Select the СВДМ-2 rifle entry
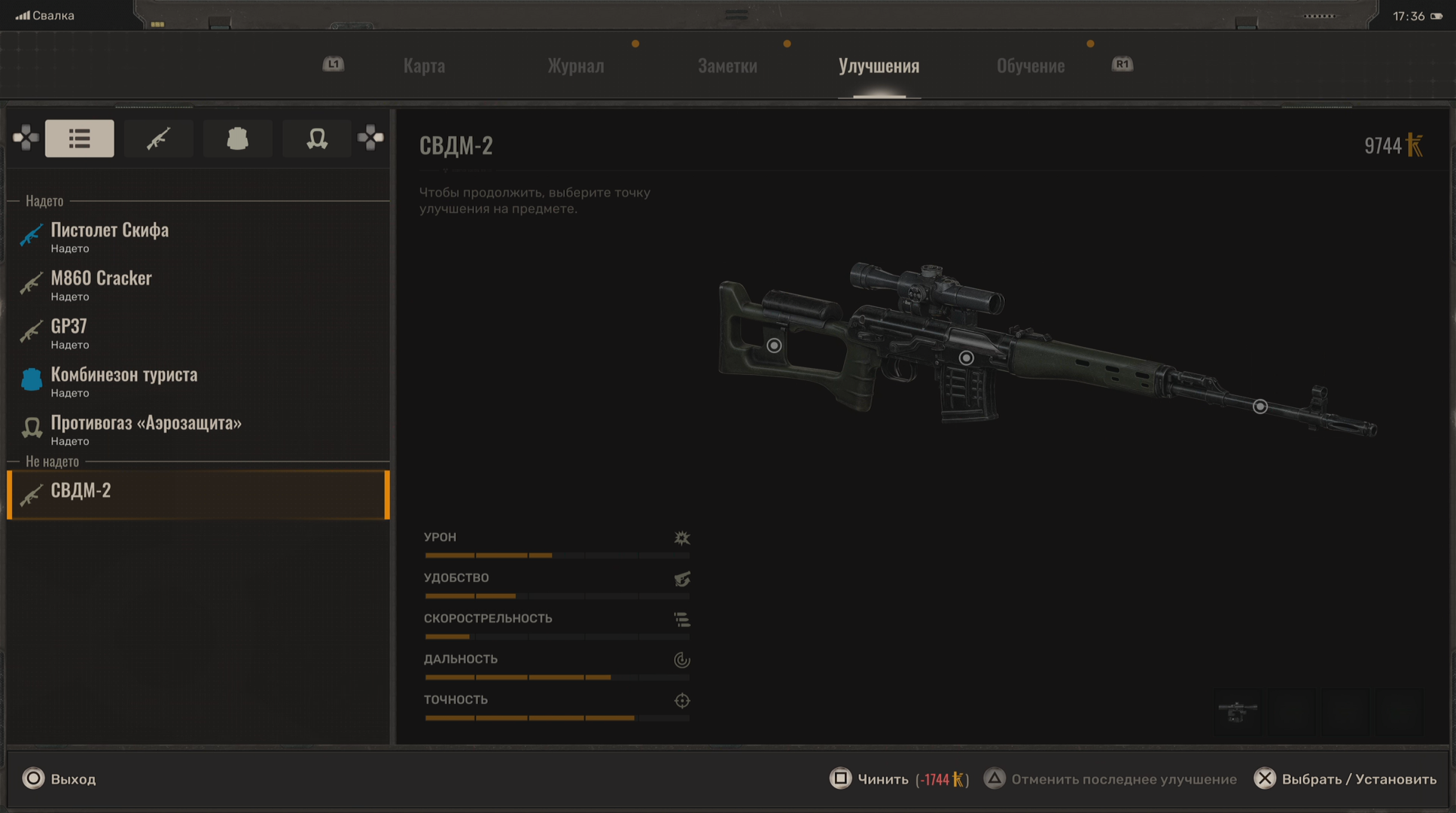 point(81,494)
